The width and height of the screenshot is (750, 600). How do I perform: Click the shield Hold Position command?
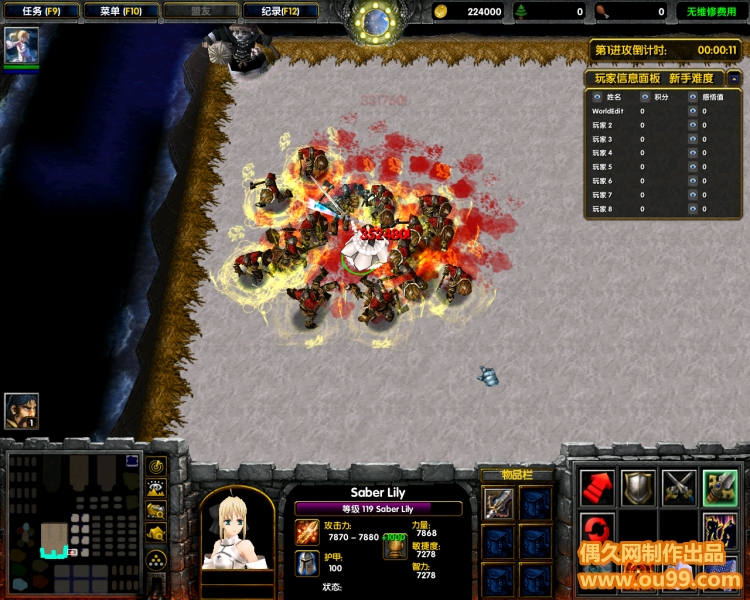pos(638,487)
